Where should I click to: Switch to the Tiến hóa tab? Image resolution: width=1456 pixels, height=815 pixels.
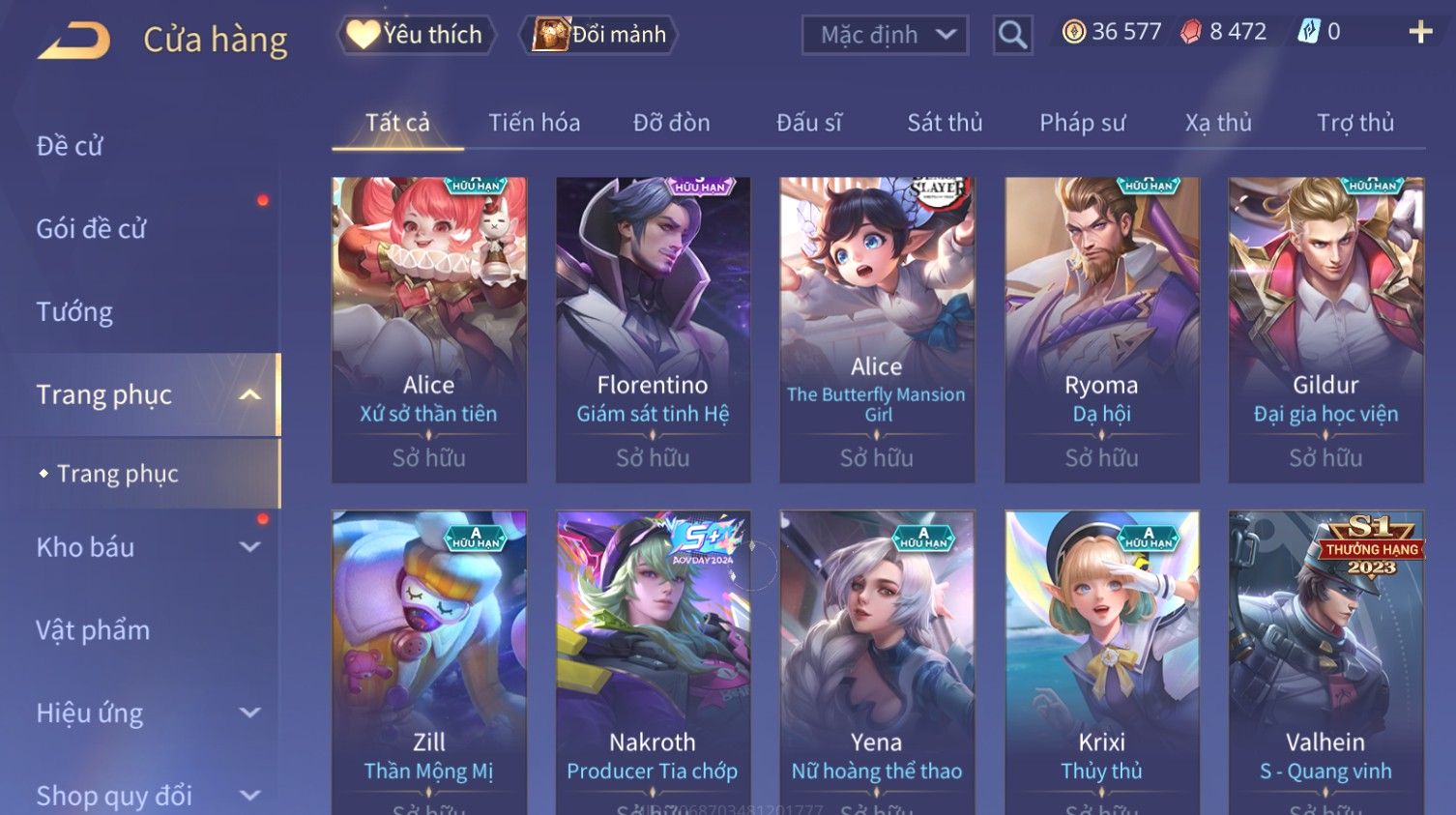pos(534,123)
